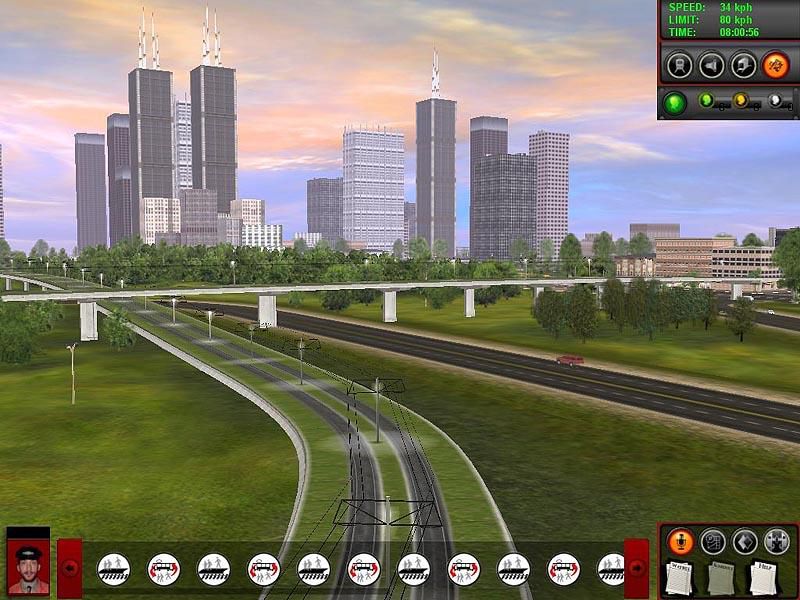
Task: Select the white signal indicator
Action: click(x=774, y=100)
